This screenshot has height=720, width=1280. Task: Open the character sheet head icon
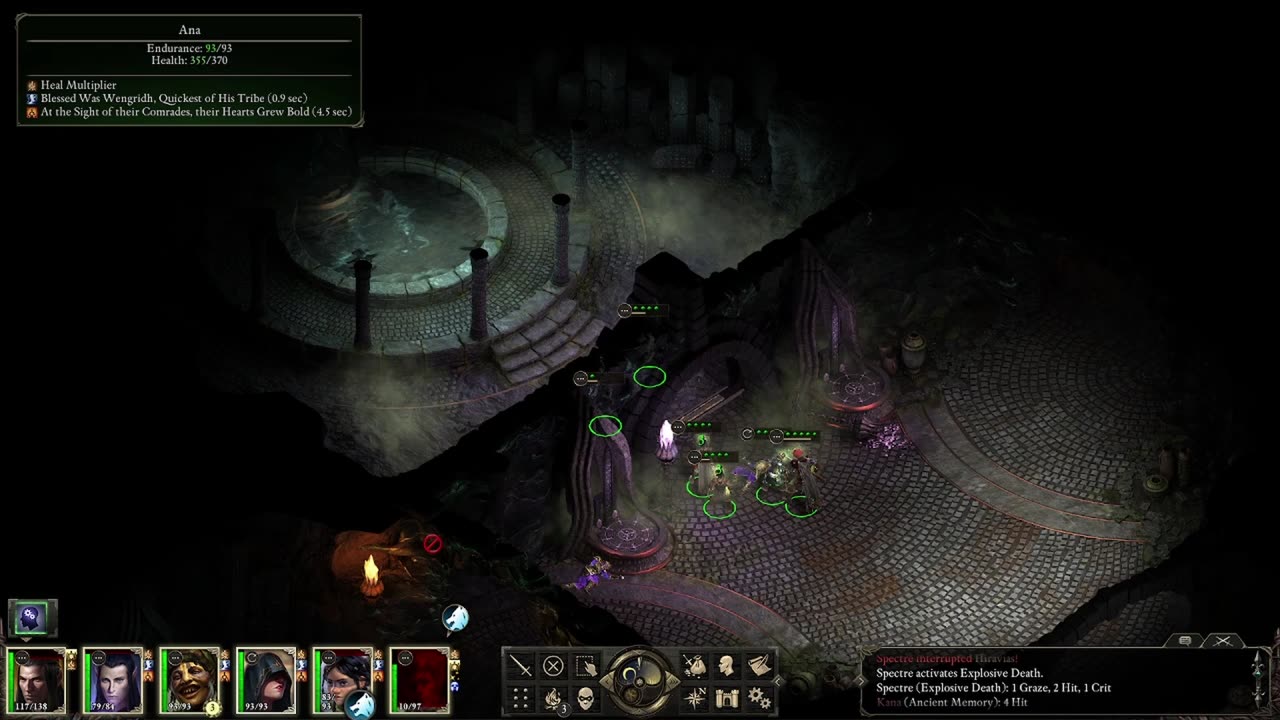(727, 665)
